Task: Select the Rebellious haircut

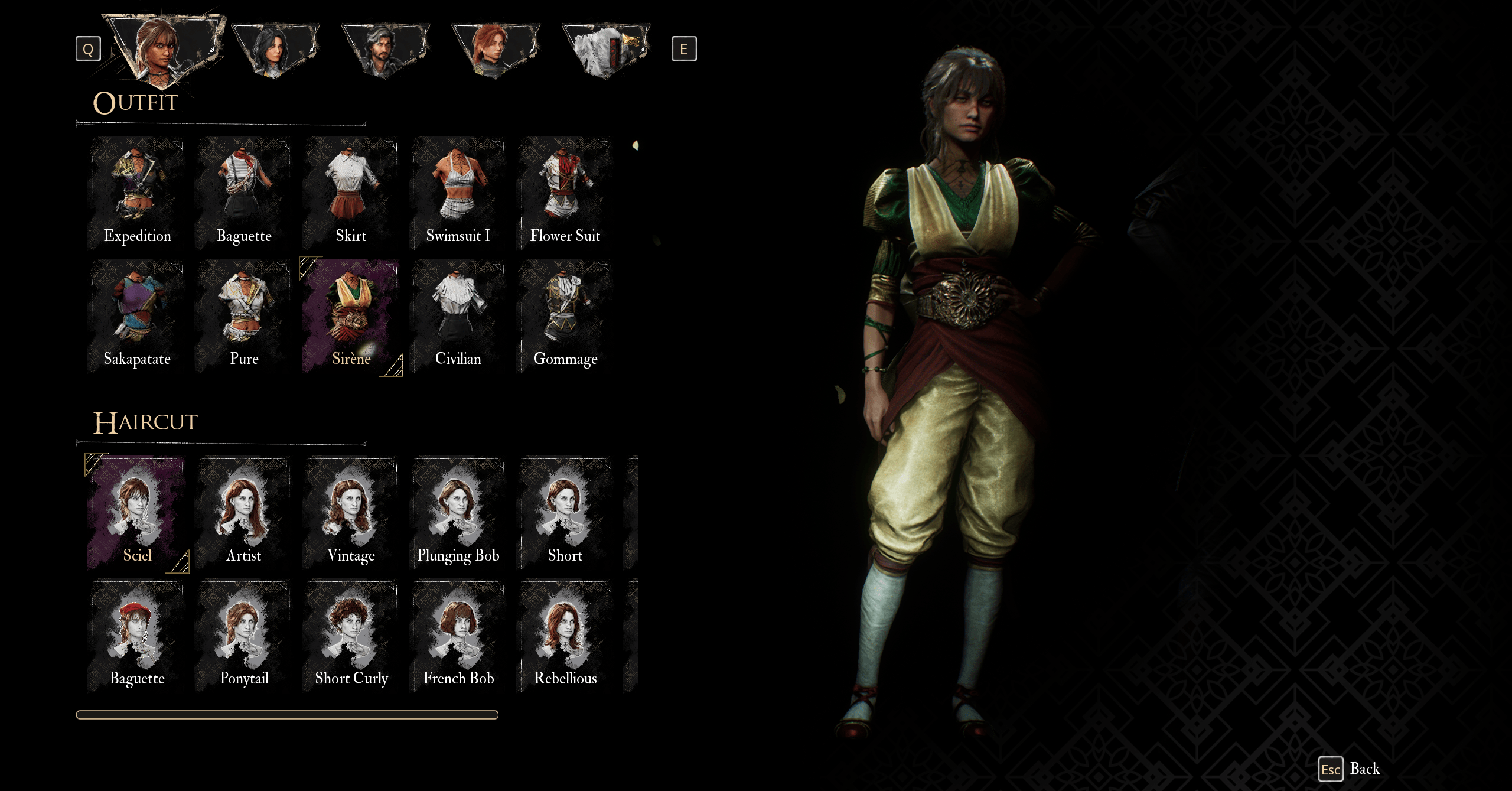Action: [x=565, y=636]
